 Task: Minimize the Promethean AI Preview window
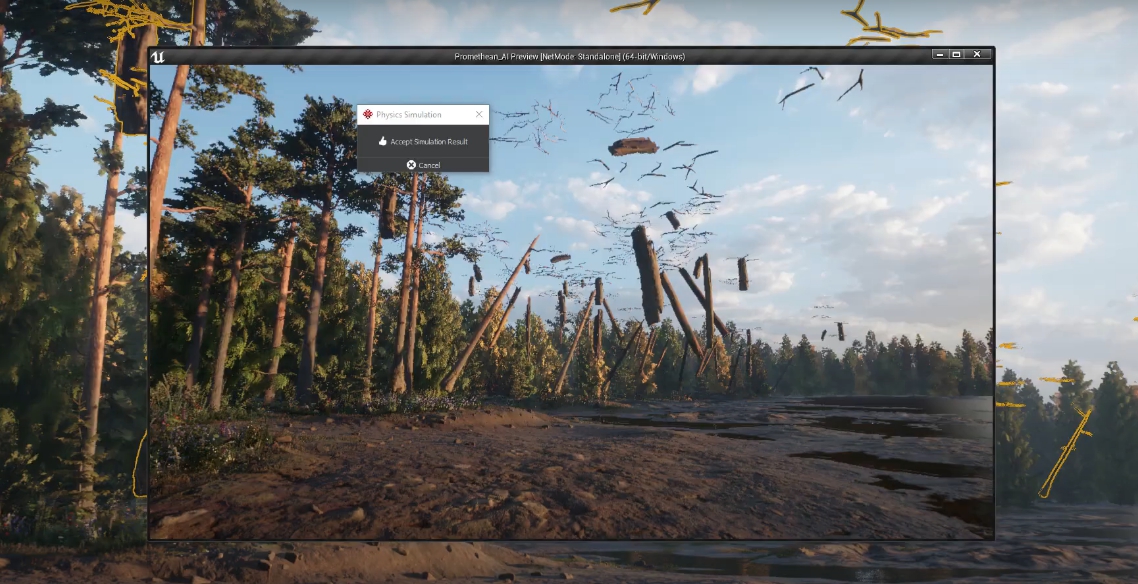pos(939,54)
